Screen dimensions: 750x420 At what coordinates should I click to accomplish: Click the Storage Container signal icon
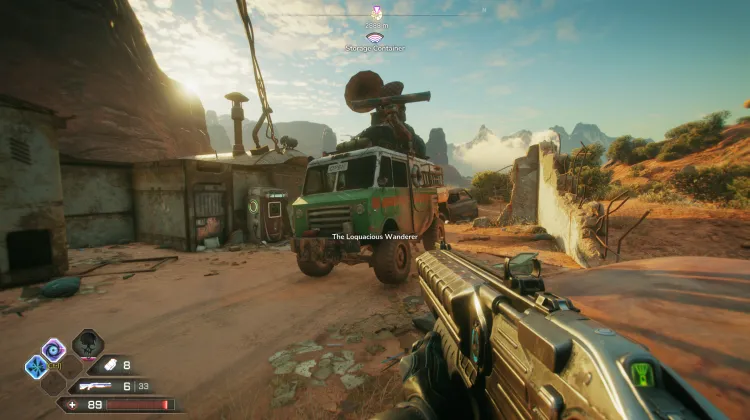(375, 37)
